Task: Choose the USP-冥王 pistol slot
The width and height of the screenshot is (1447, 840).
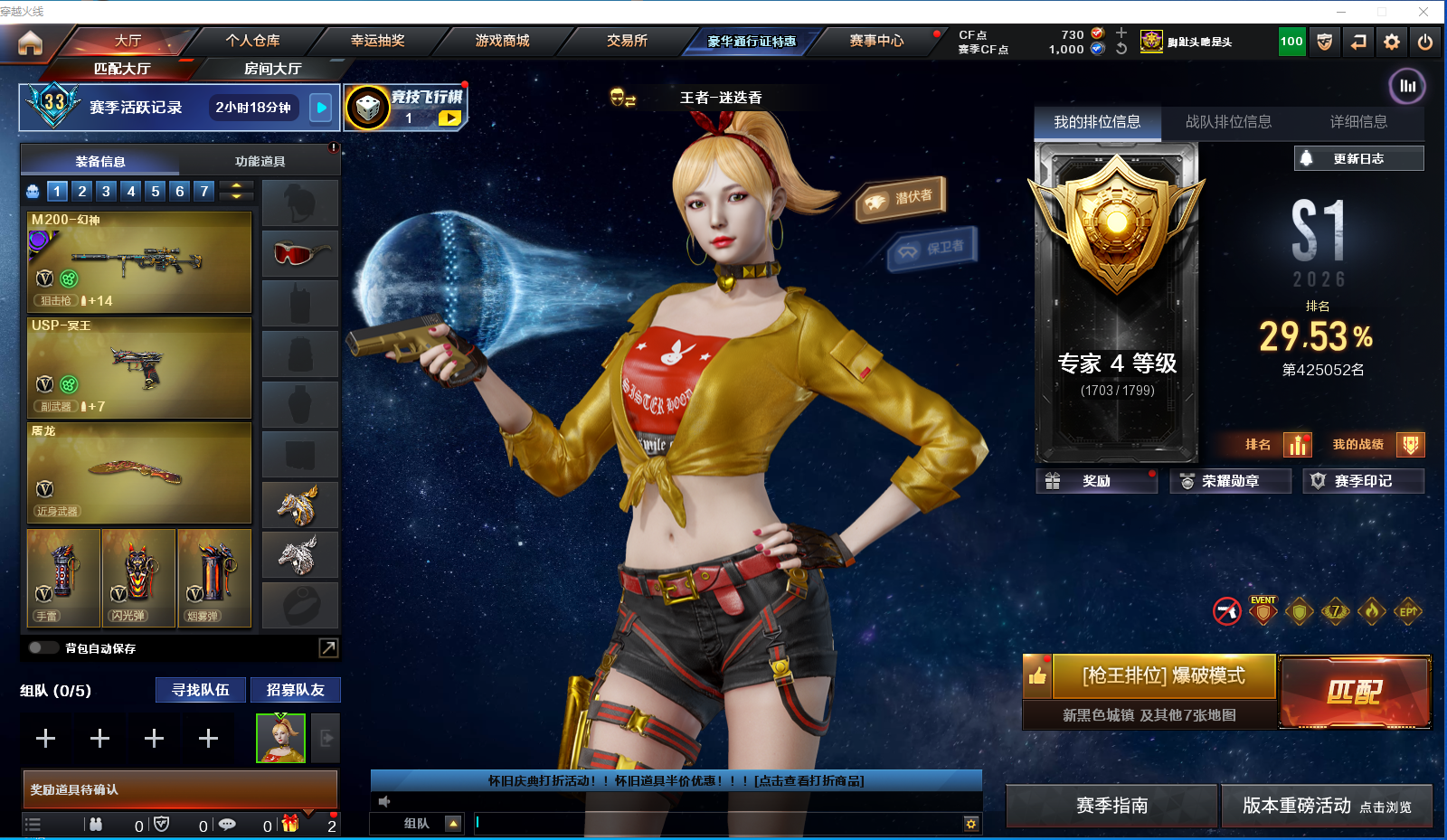Action: click(x=139, y=367)
